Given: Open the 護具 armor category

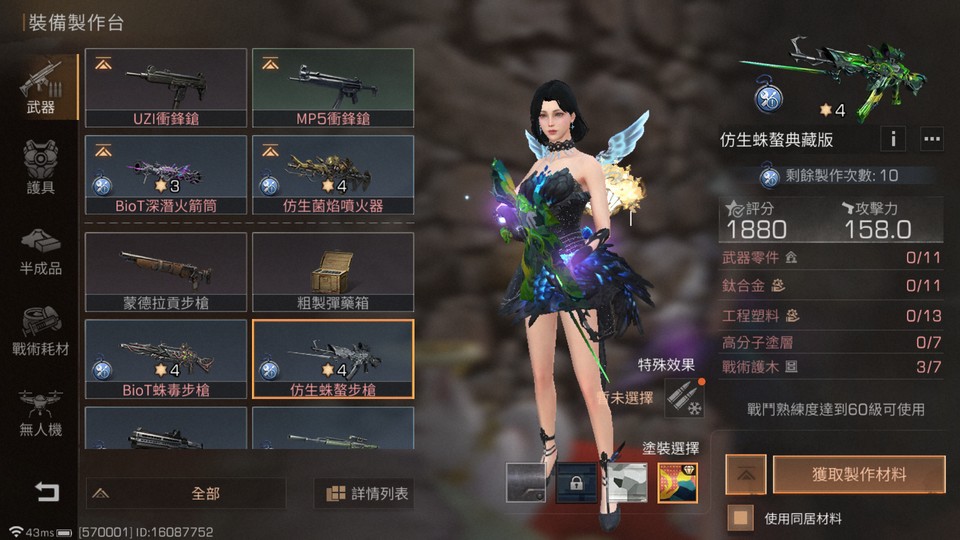Looking at the screenshot, I should point(40,172).
